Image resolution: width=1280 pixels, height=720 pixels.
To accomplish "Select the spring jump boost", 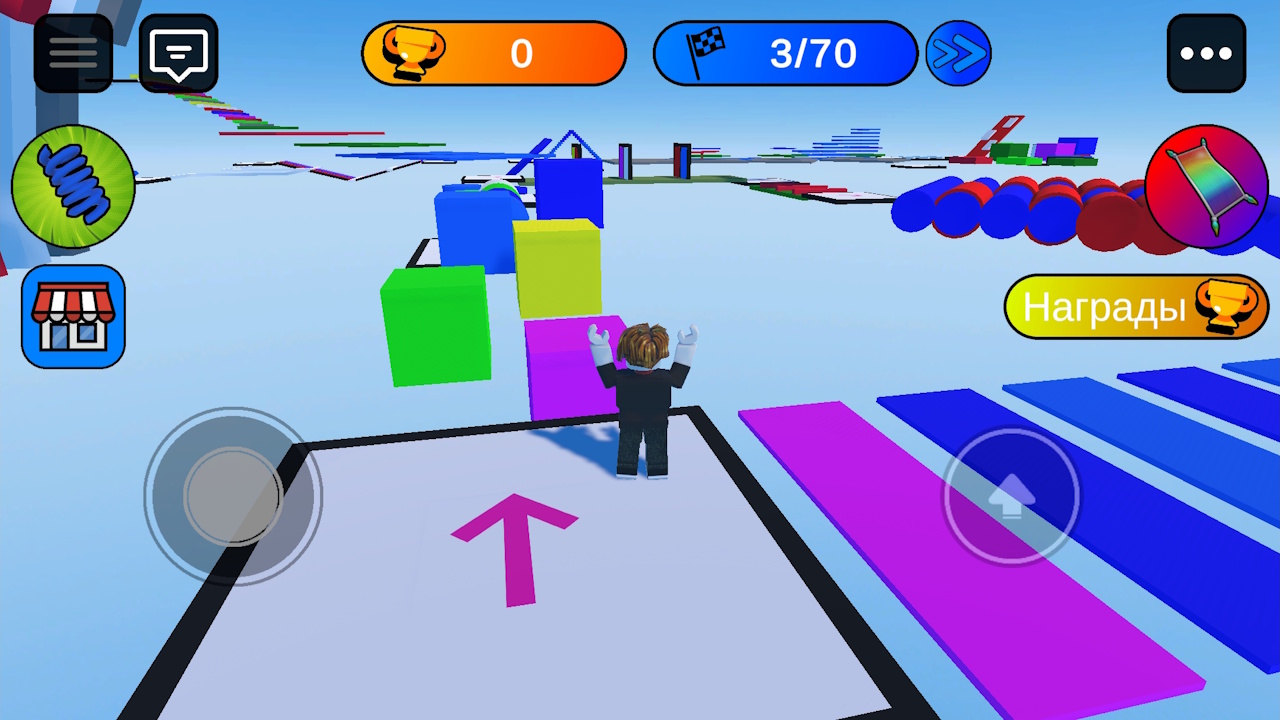I will pos(72,188).
